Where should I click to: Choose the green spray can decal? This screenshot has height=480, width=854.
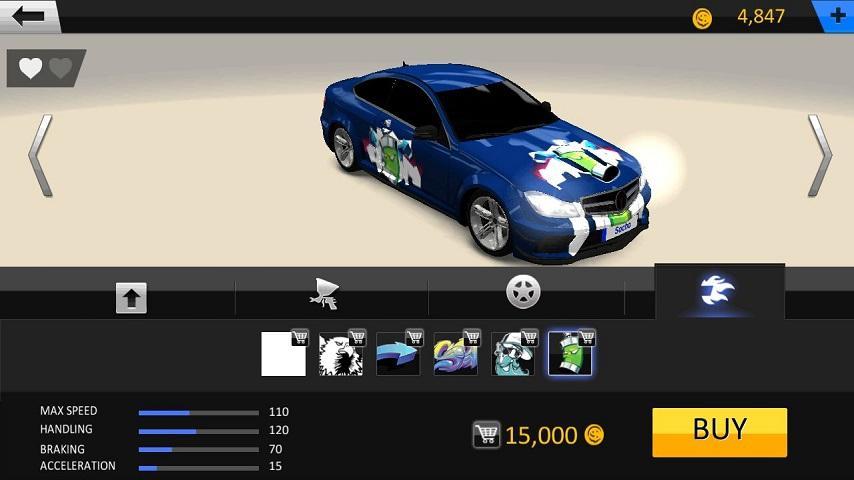570,354
